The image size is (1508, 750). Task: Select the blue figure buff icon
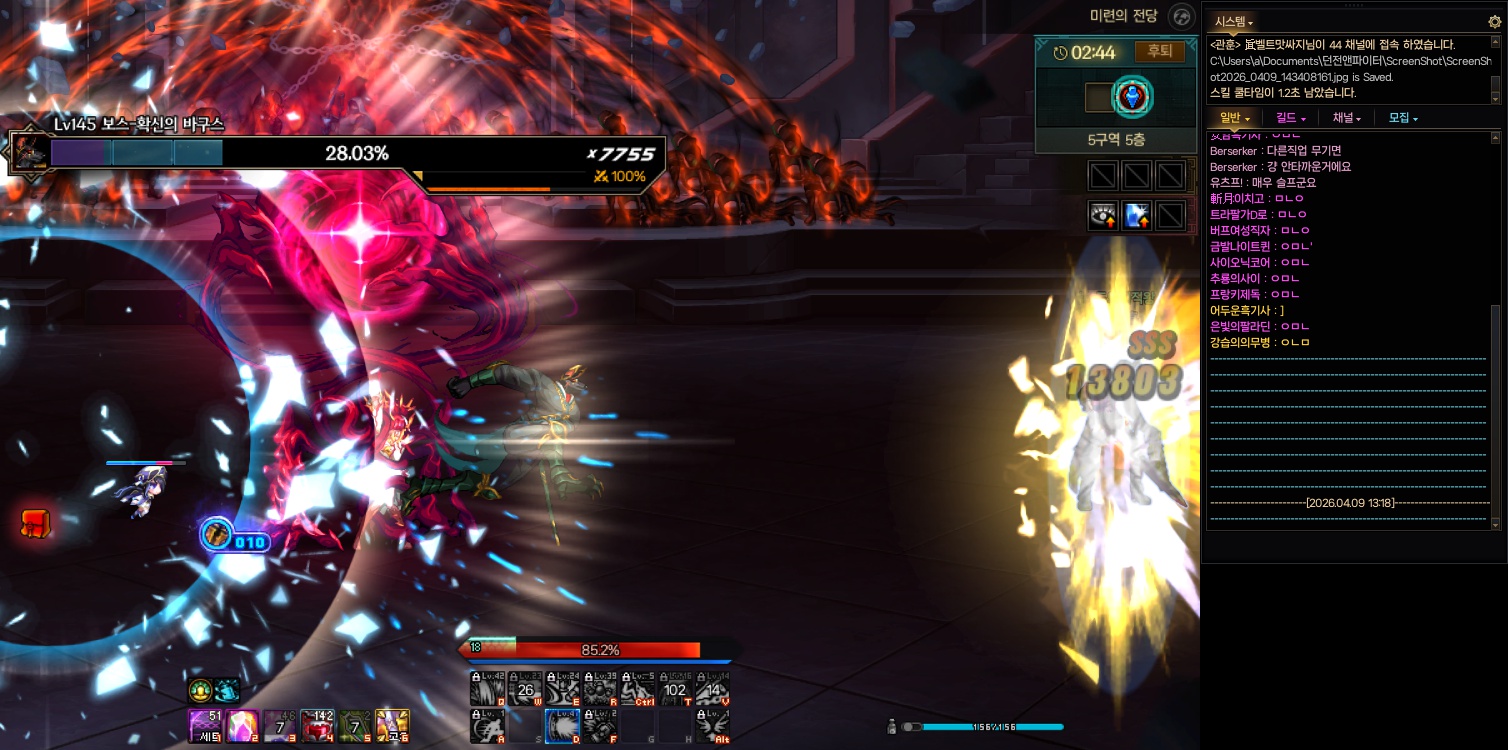point(1137,215)
